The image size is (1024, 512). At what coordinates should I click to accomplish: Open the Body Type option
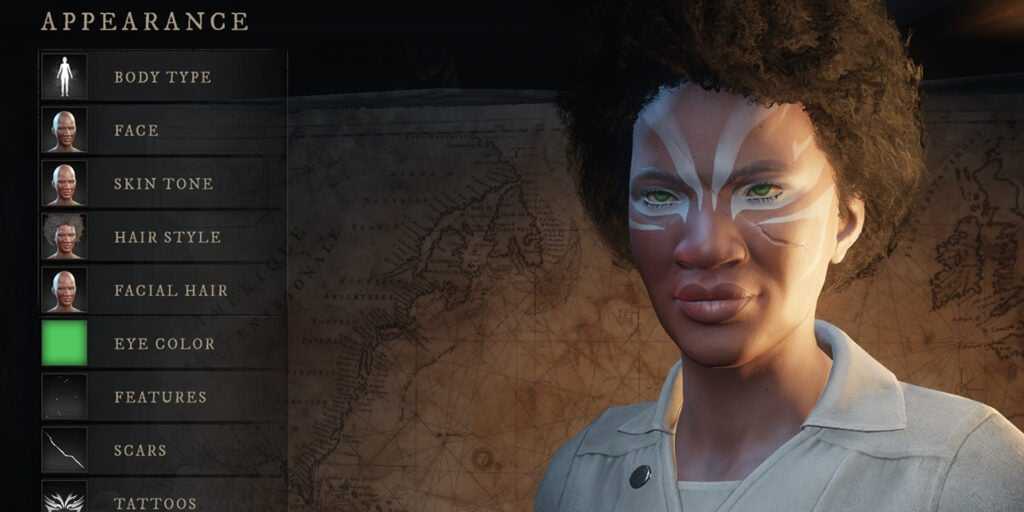tap(163, 77)
